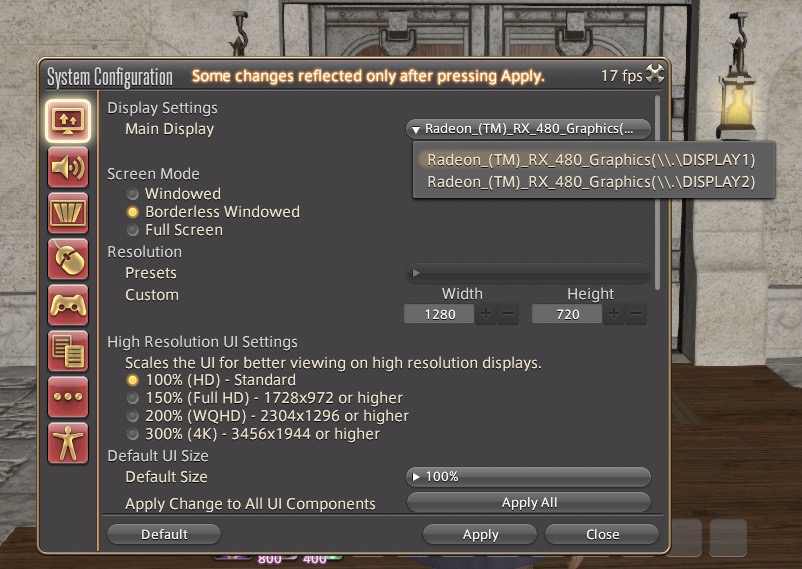
Task: Close the System Configuration window
Action: point(602,534)
